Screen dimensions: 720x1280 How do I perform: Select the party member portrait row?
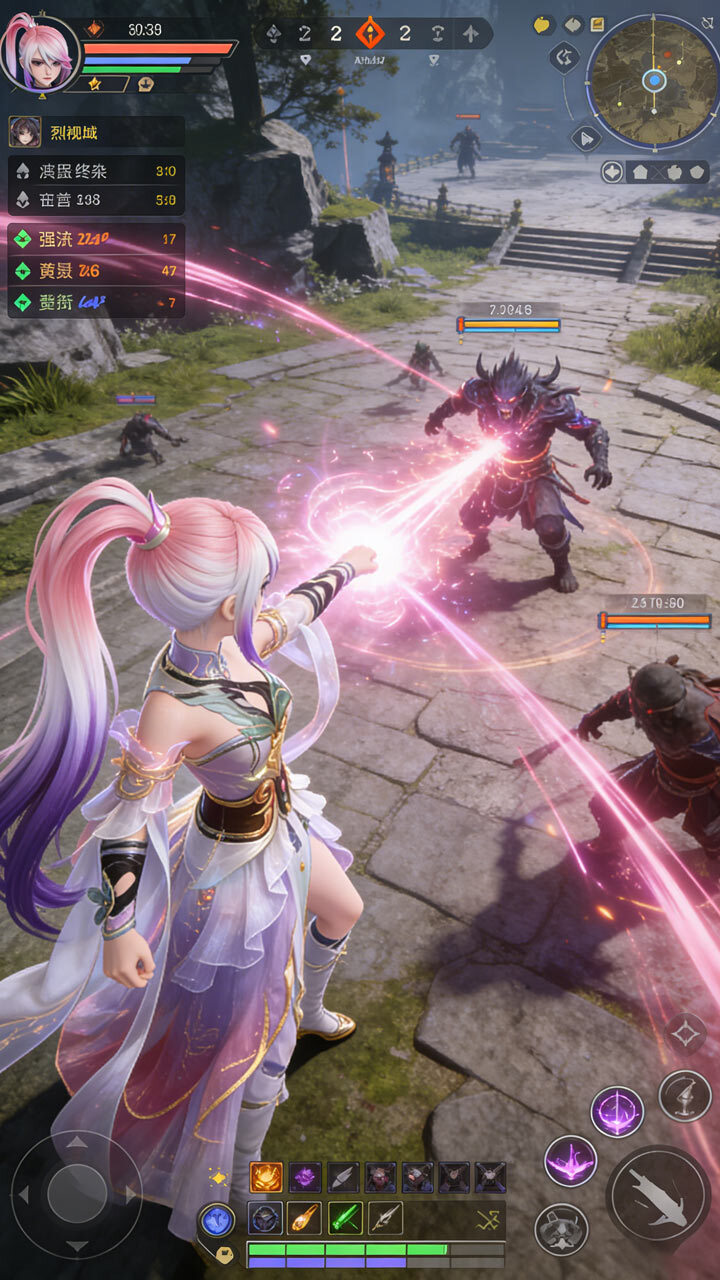click(96, 132)
